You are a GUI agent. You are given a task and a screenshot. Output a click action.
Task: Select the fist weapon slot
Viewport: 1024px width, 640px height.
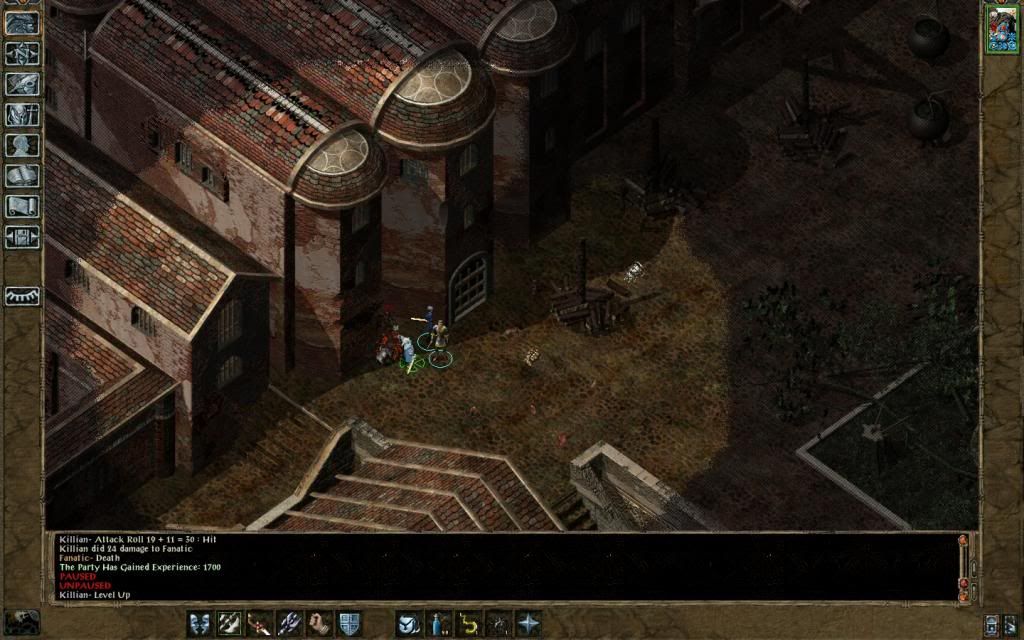point(320,624)
